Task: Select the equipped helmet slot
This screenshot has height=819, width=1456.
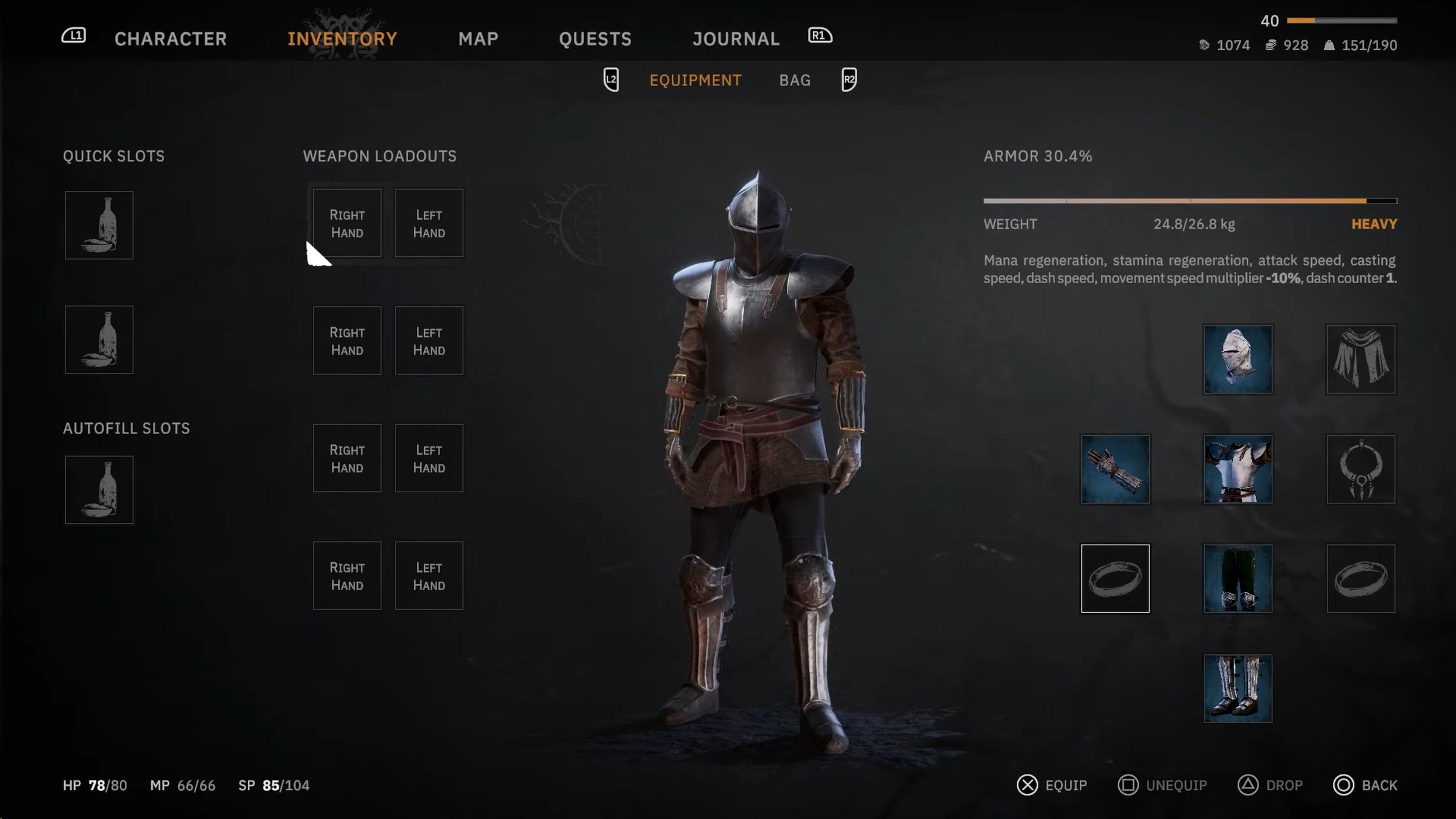Action: tap(1238, 359)
